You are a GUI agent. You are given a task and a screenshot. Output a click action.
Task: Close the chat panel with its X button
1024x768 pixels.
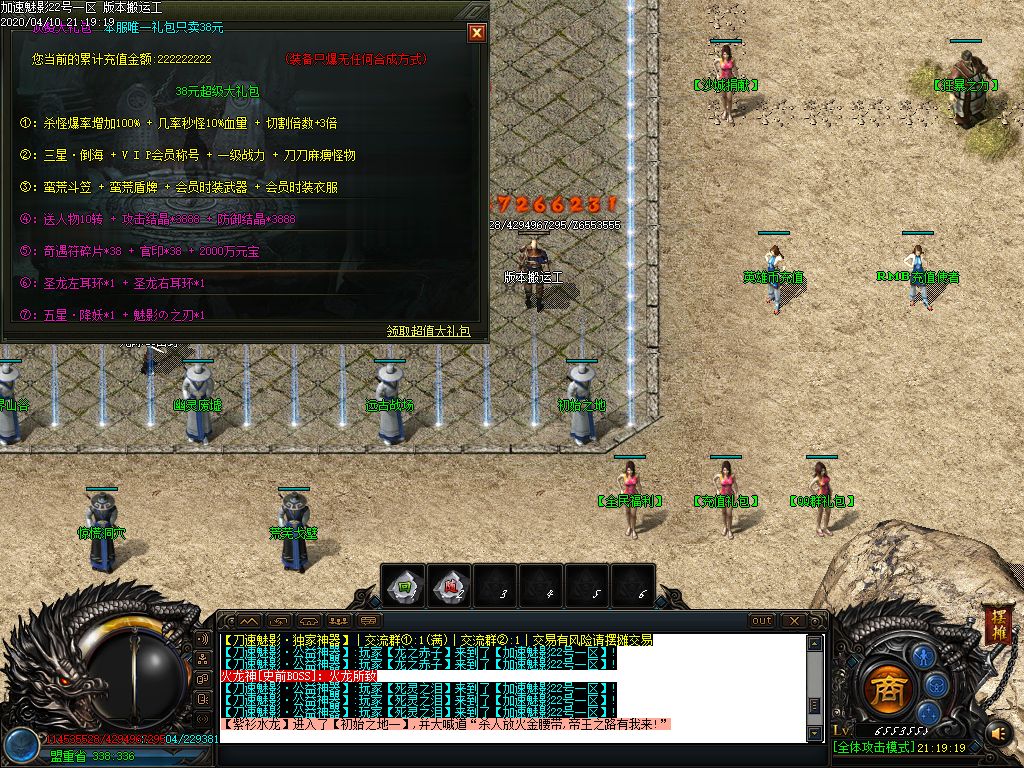pyautogui.click(x=793, y=621)
